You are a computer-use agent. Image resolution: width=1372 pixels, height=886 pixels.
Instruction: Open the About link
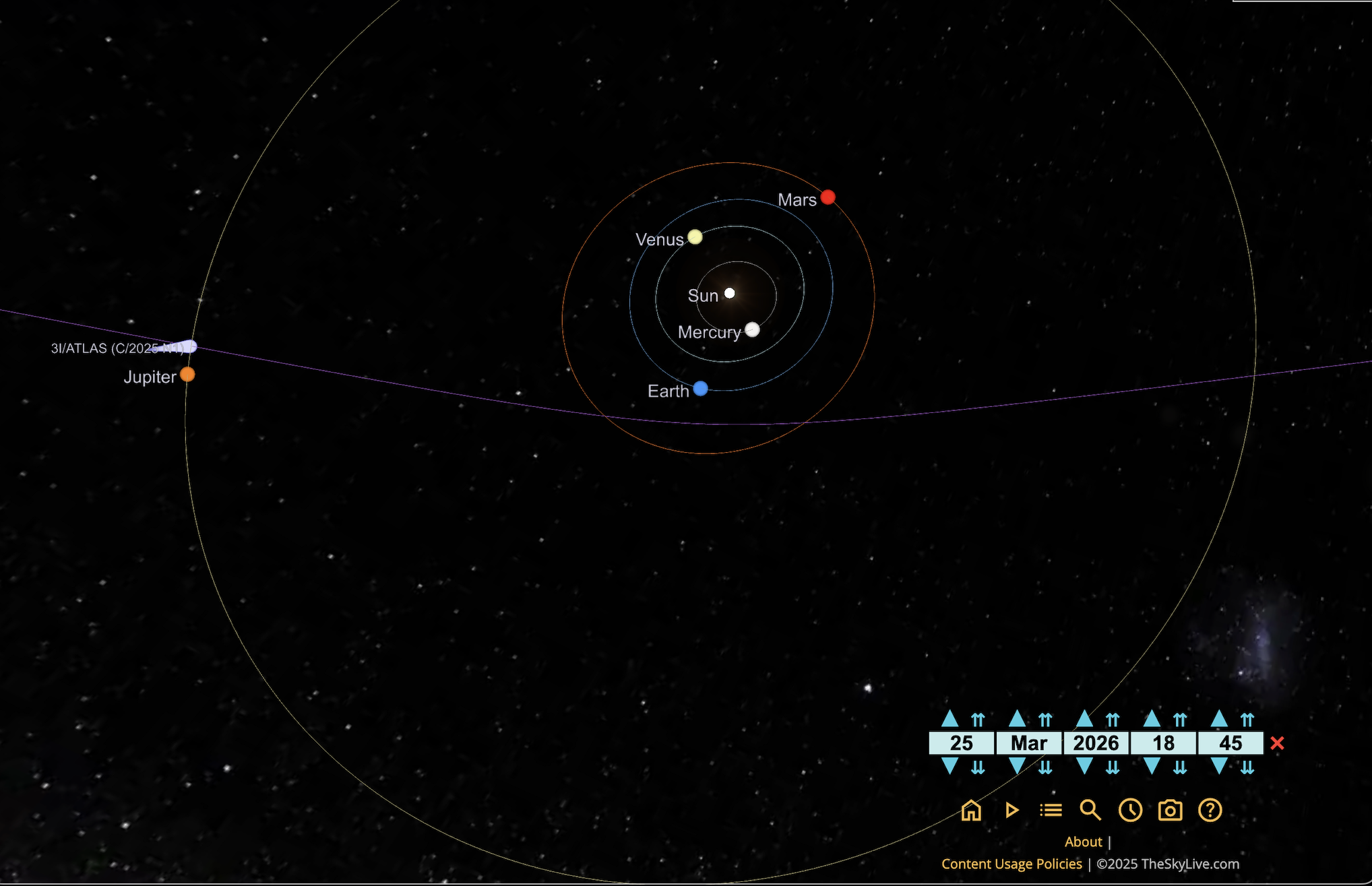[x=1083, y=842]
